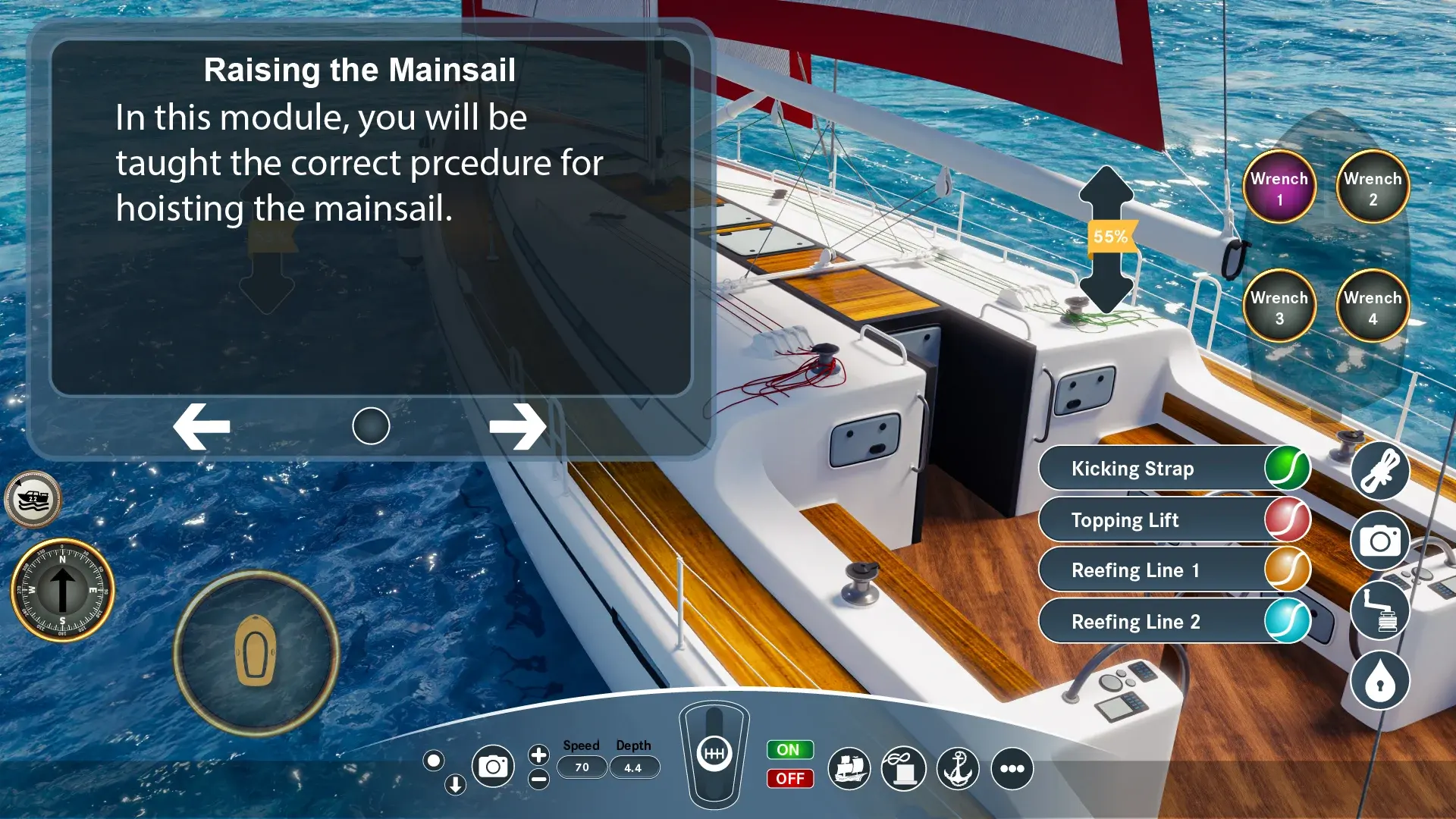Image resolution: width=1456 pixels, height=819 pixels.
Task: Increase zoom with the plus button
Action: (538, 755)
